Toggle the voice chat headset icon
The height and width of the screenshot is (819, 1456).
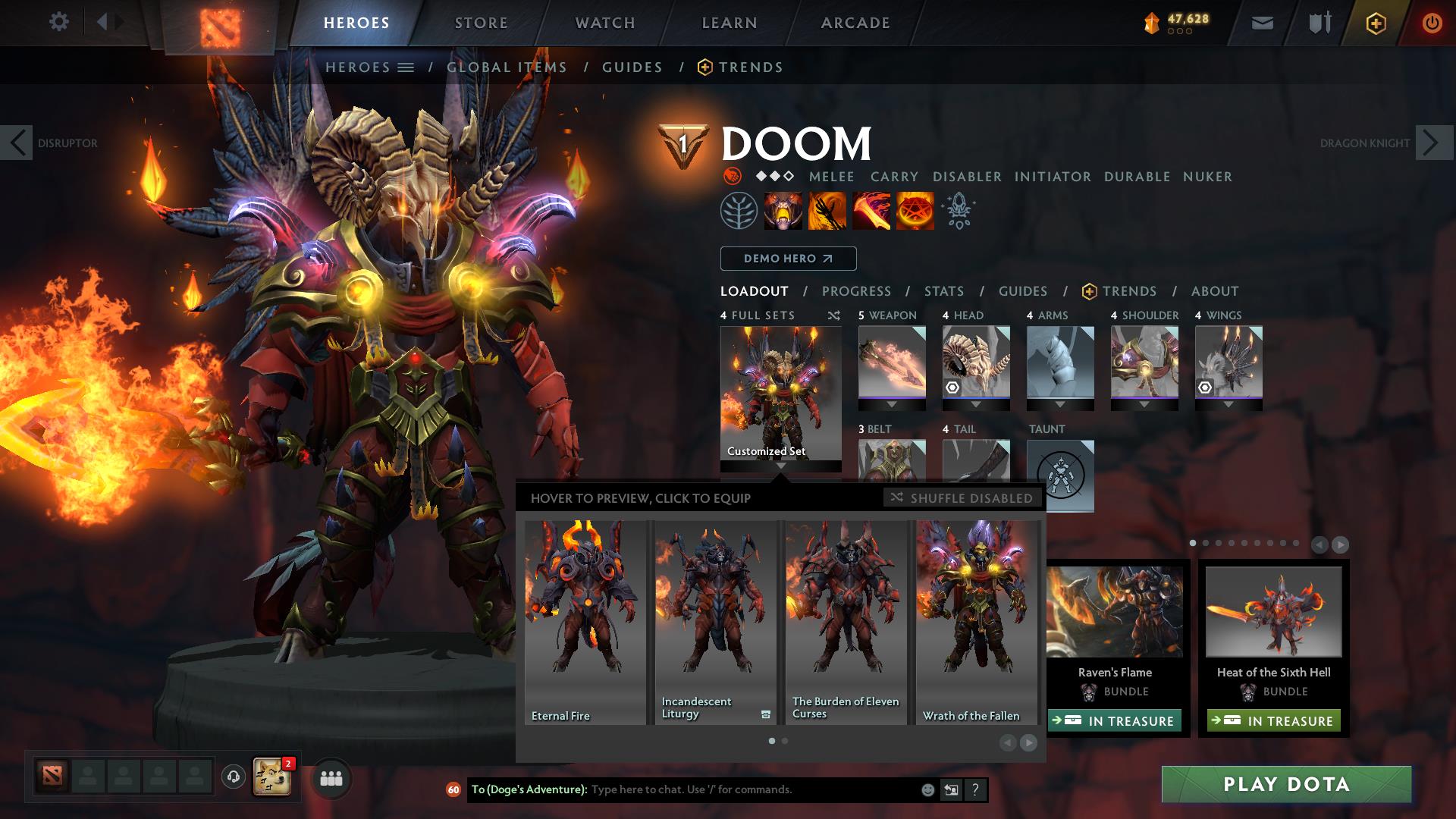pos(232,778)
